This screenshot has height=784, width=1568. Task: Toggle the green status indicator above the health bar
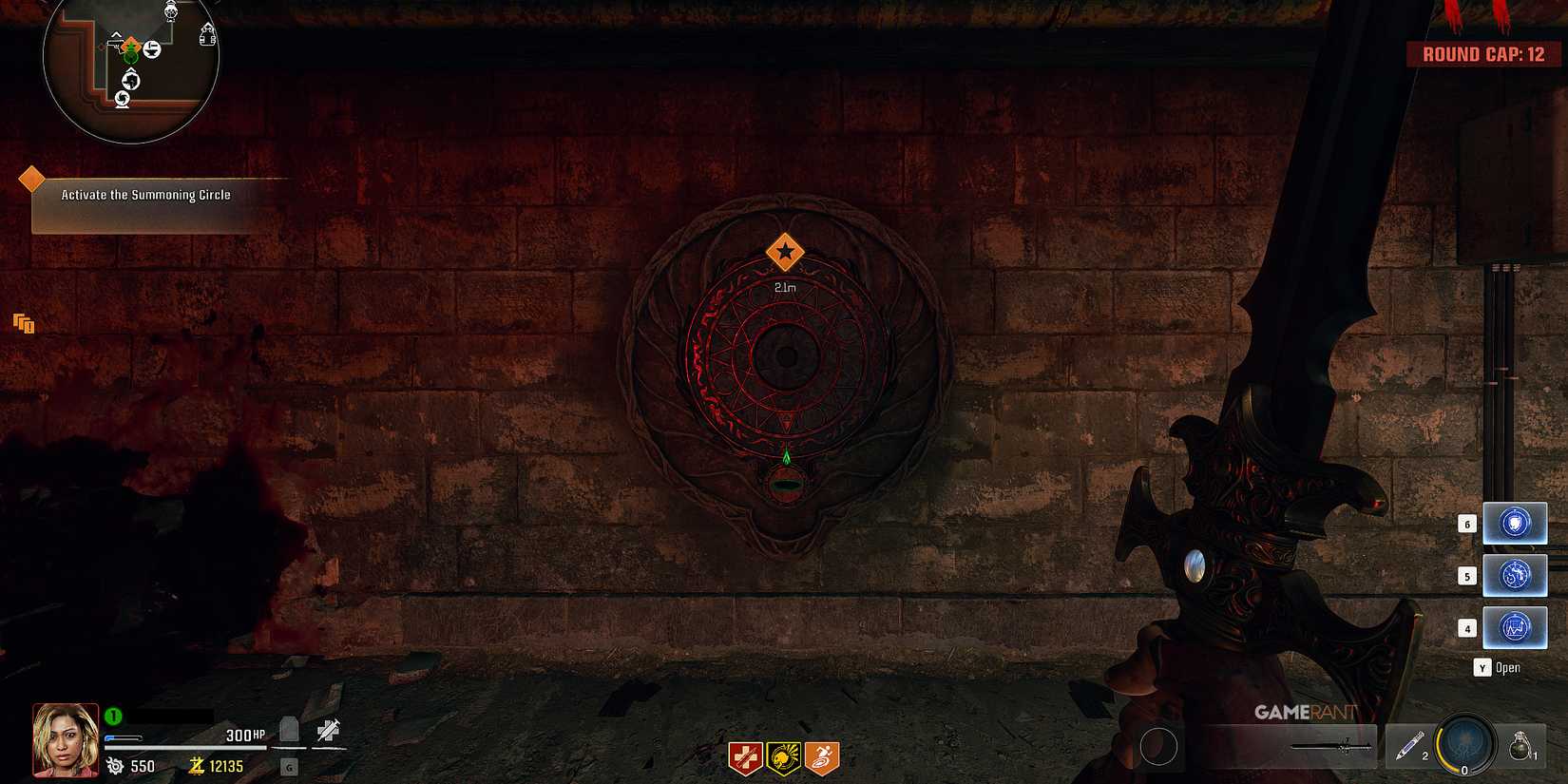[x=112, y=716]
